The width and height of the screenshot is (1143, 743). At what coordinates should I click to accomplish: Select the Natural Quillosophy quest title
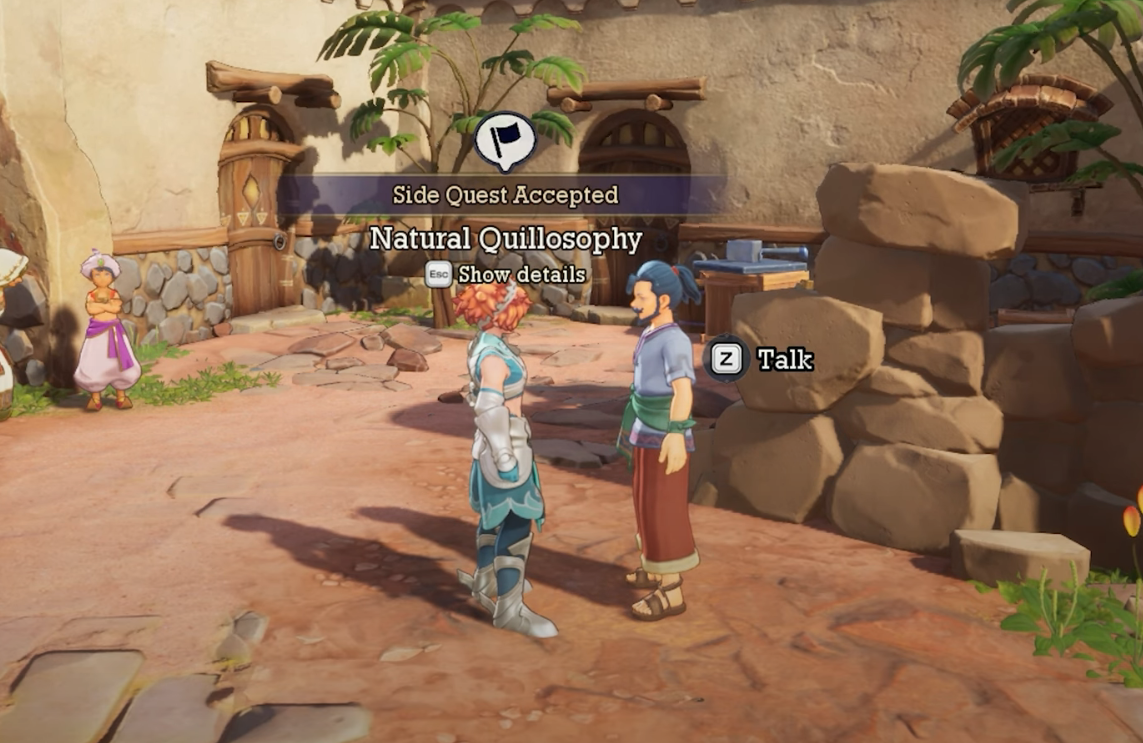(505, 239)
